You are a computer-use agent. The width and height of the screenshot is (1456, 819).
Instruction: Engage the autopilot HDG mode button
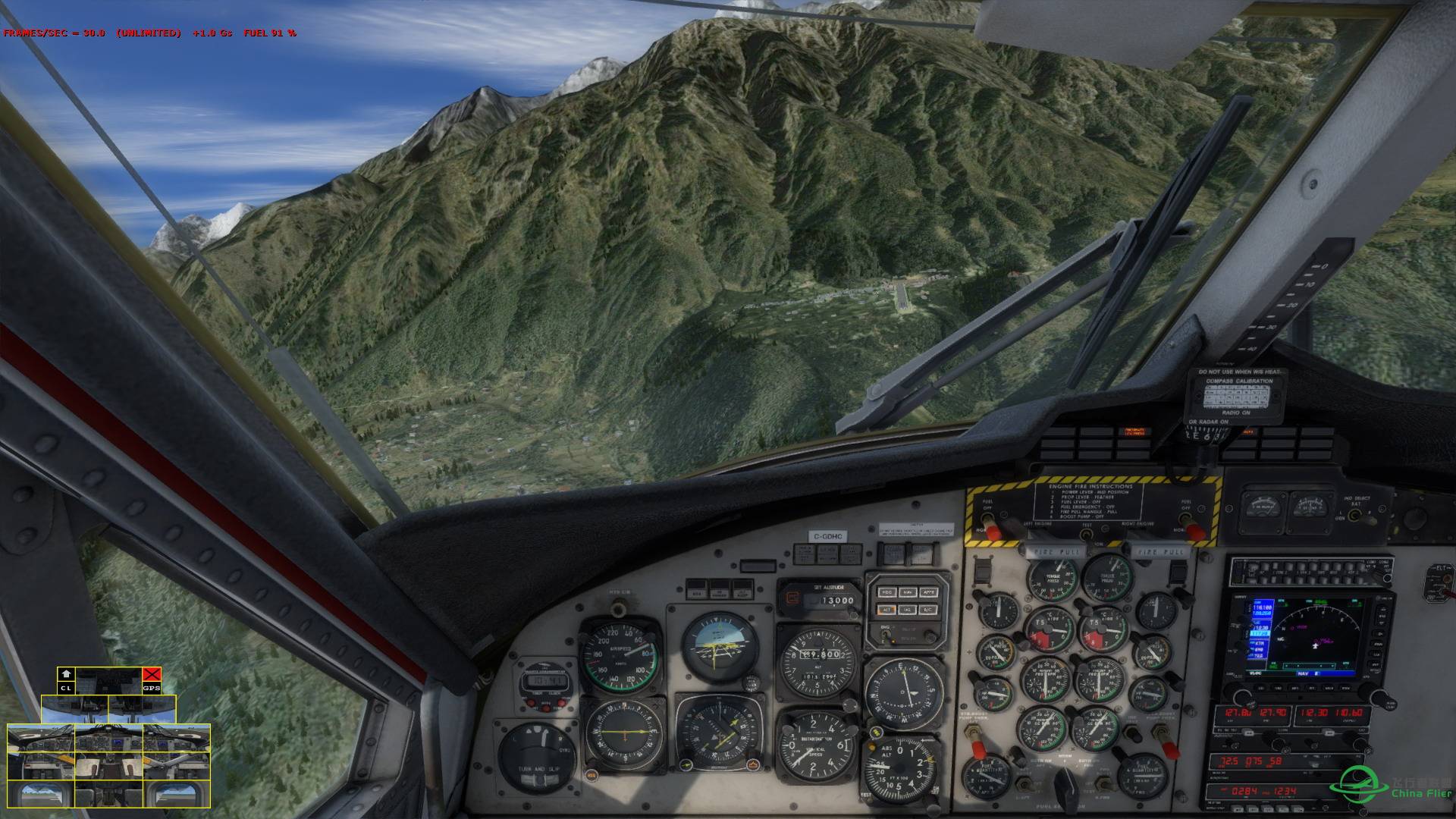coord(886,592)
